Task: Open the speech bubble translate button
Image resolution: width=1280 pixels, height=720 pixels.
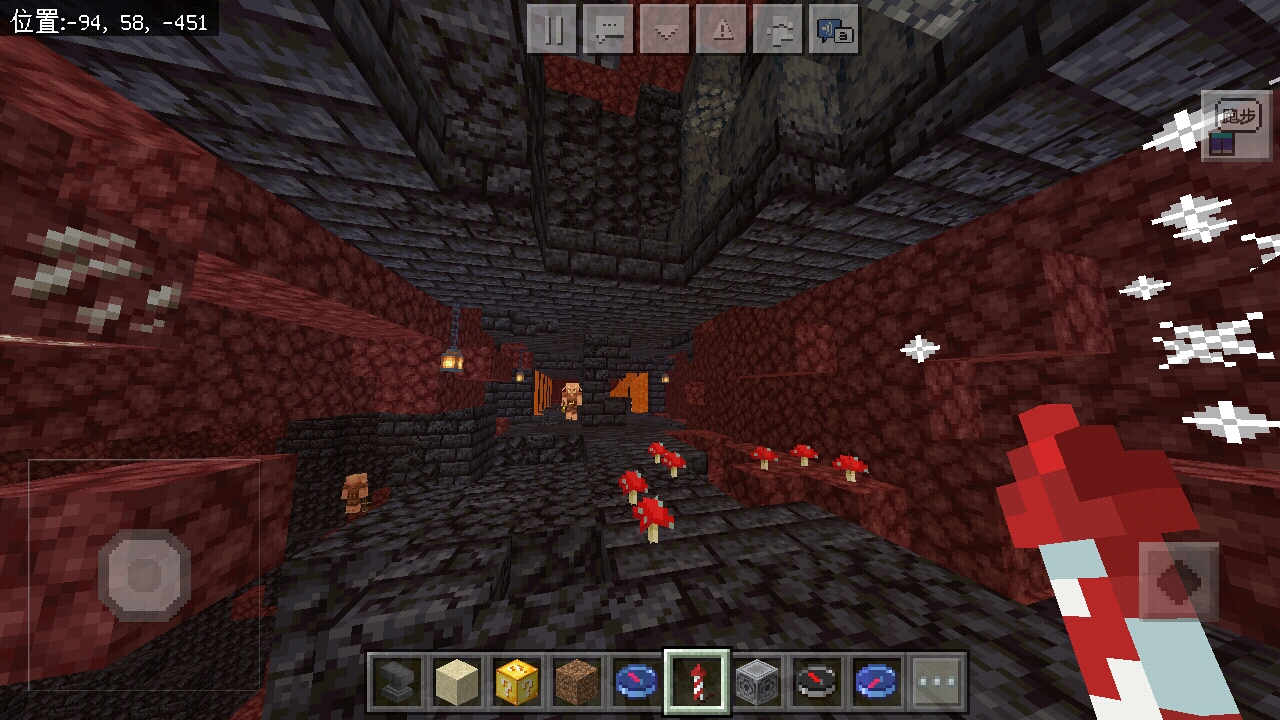Action: [834, 30]
